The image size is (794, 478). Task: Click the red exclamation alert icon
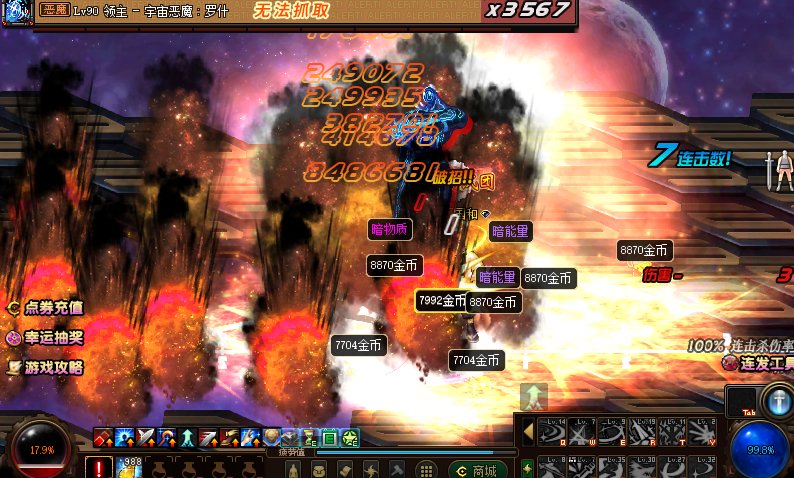[99, 467]
